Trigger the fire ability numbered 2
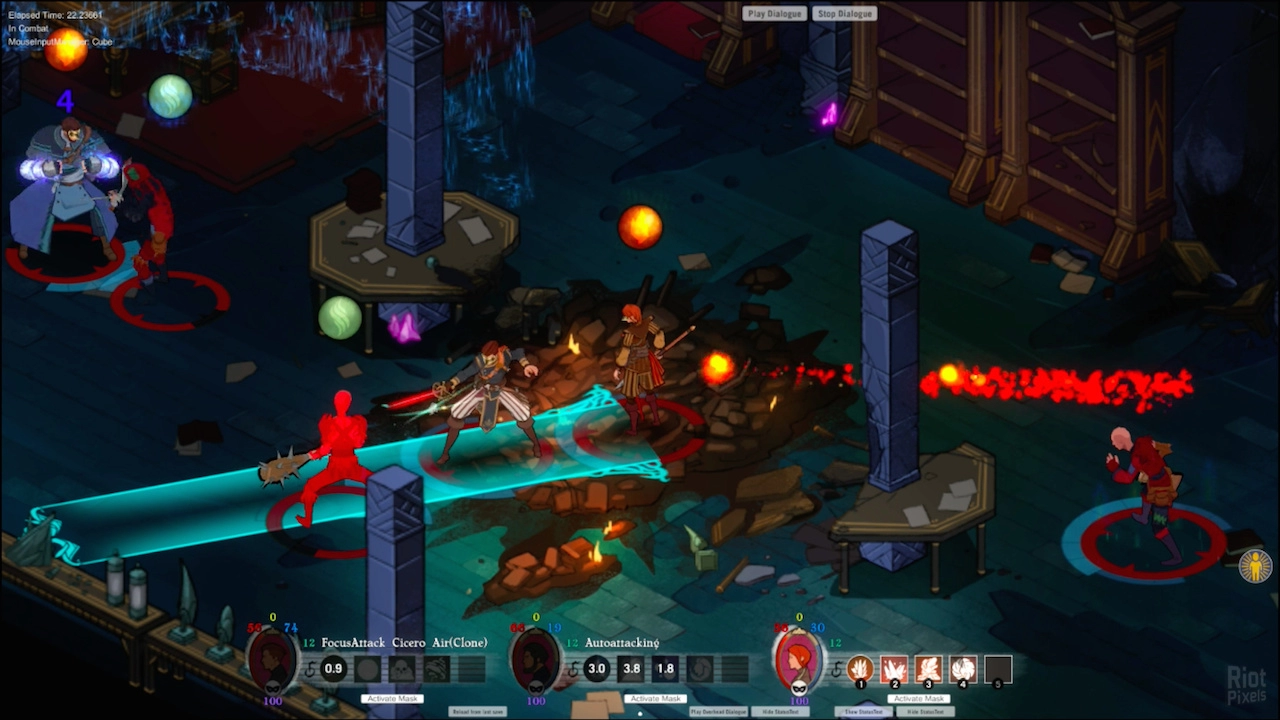This screenshot has width=1280, height=720. [x=894, y=669]
